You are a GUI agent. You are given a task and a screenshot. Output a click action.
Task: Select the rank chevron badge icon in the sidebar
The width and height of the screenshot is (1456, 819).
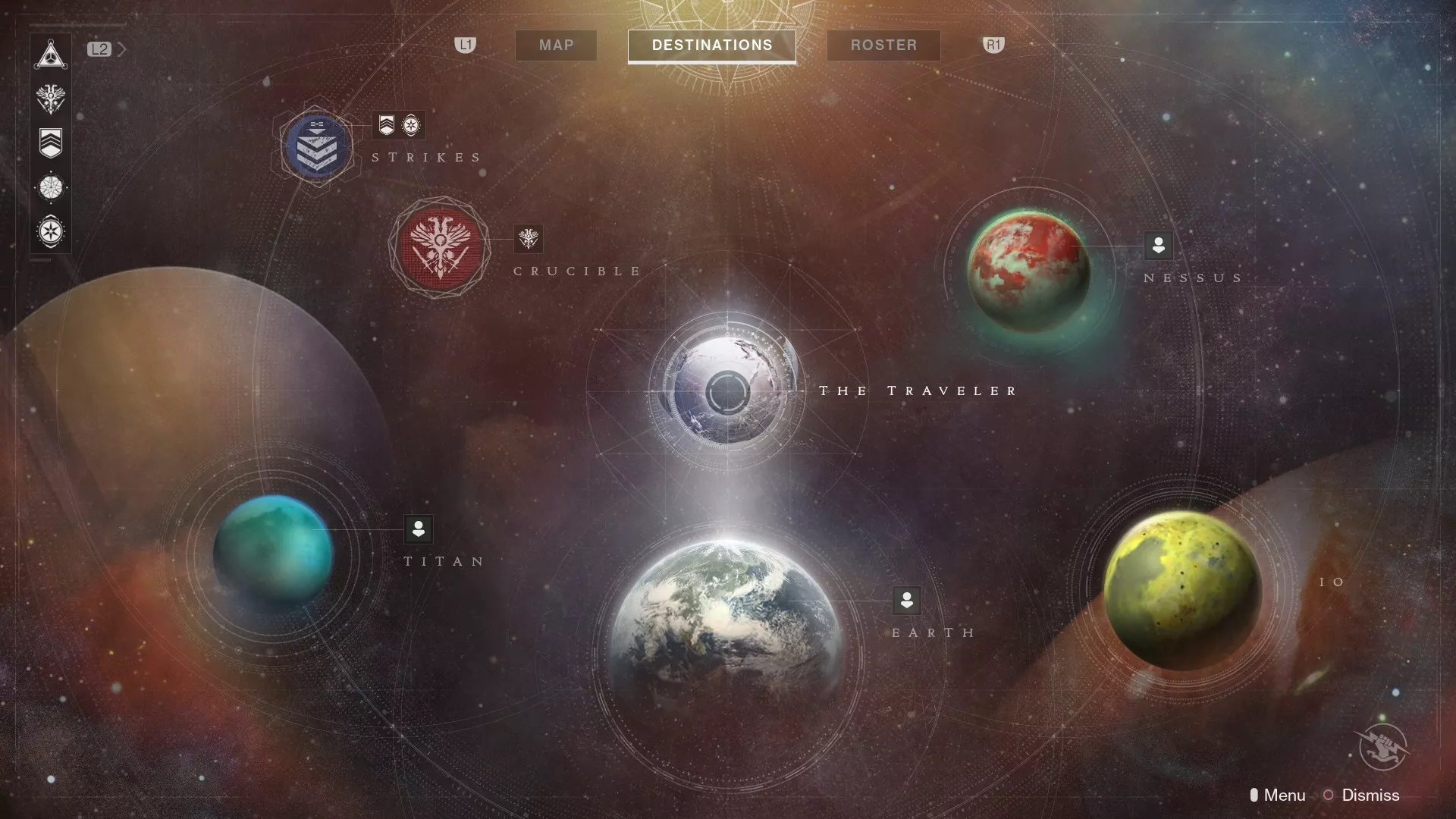point(51,141)
